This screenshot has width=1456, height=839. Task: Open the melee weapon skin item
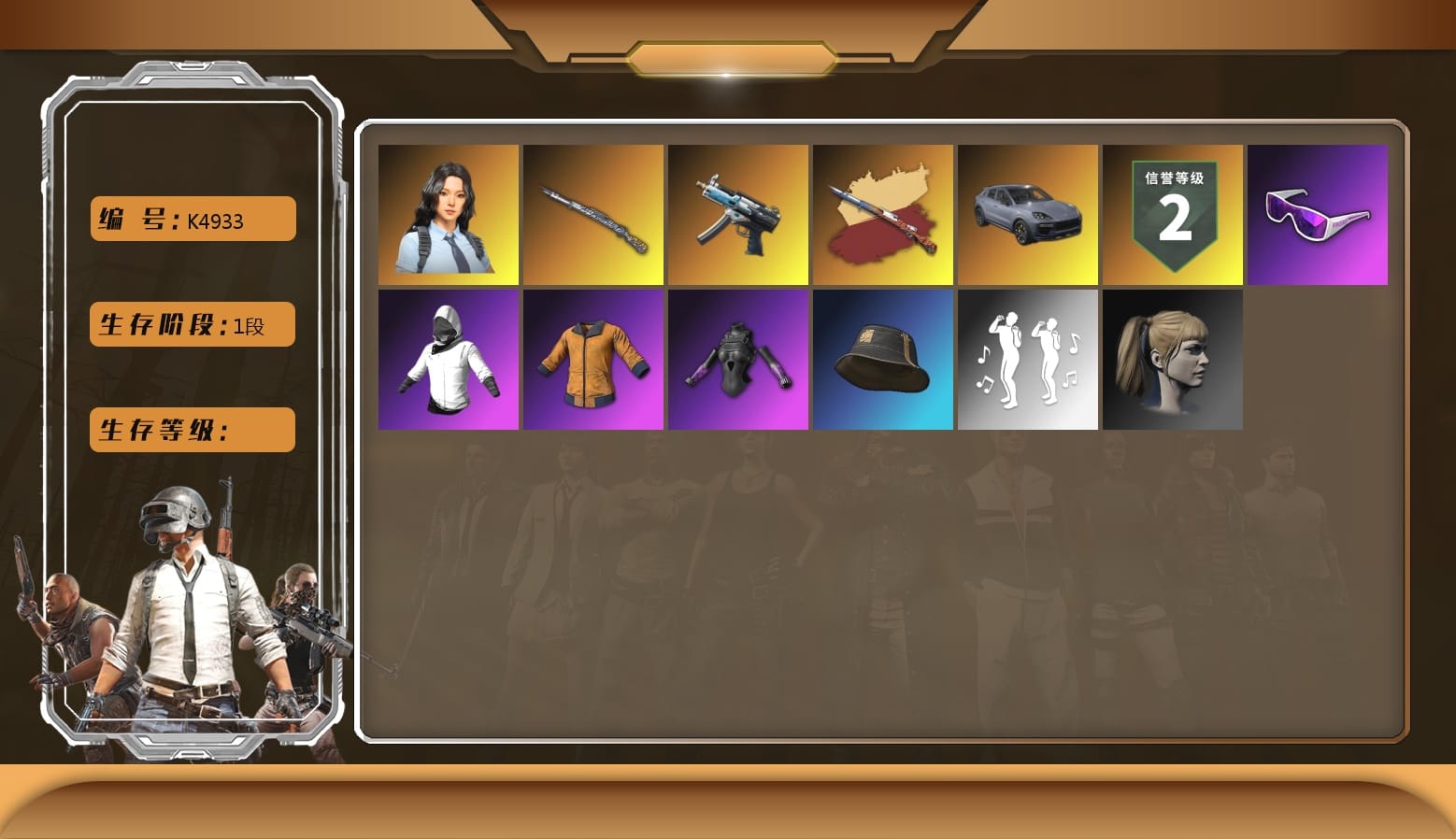tap(593, 214)
